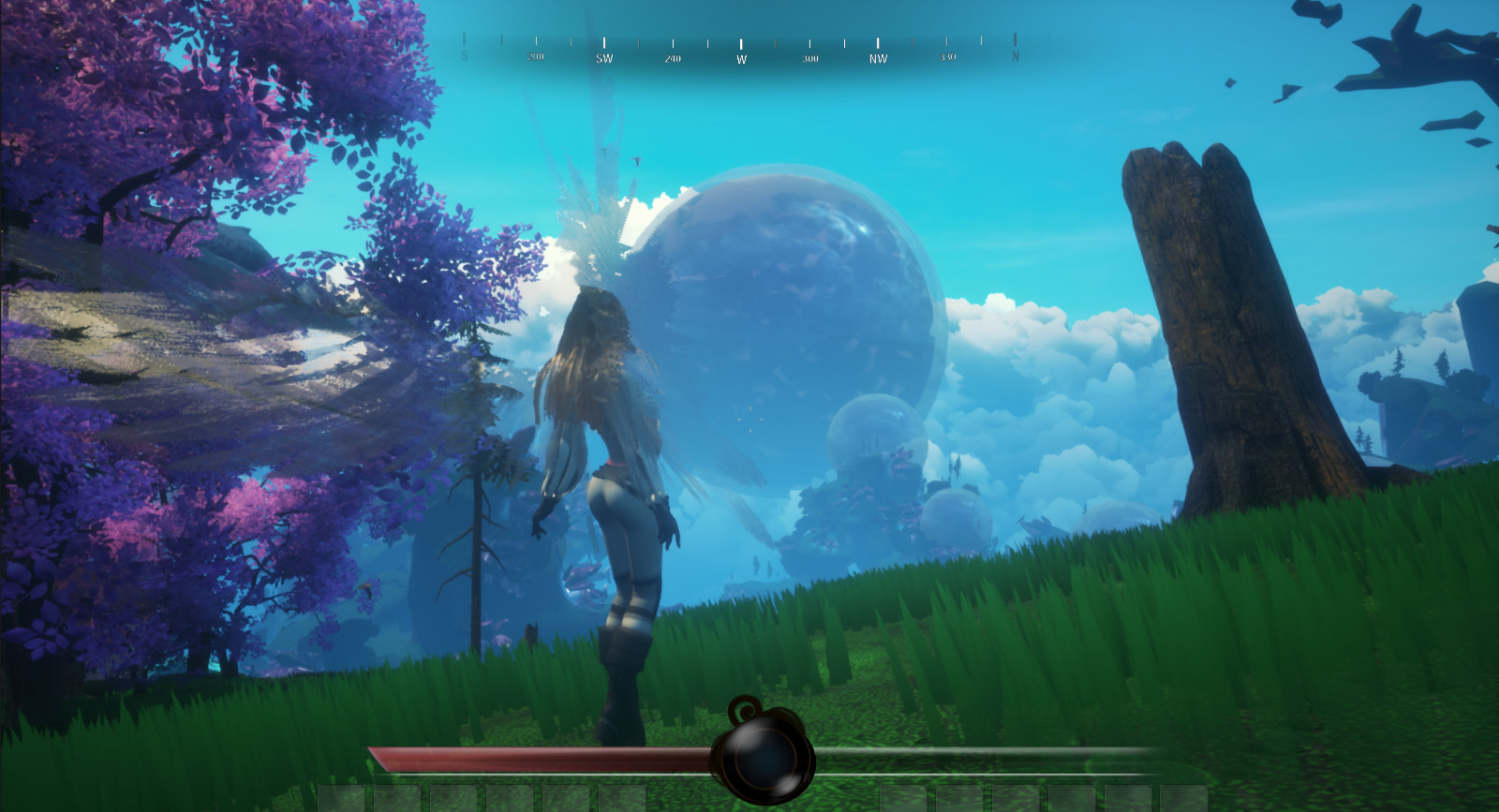The width and height of the screenshot is (1499, 812).
Task: Click the 330 compass label
Action: (948, 56)
